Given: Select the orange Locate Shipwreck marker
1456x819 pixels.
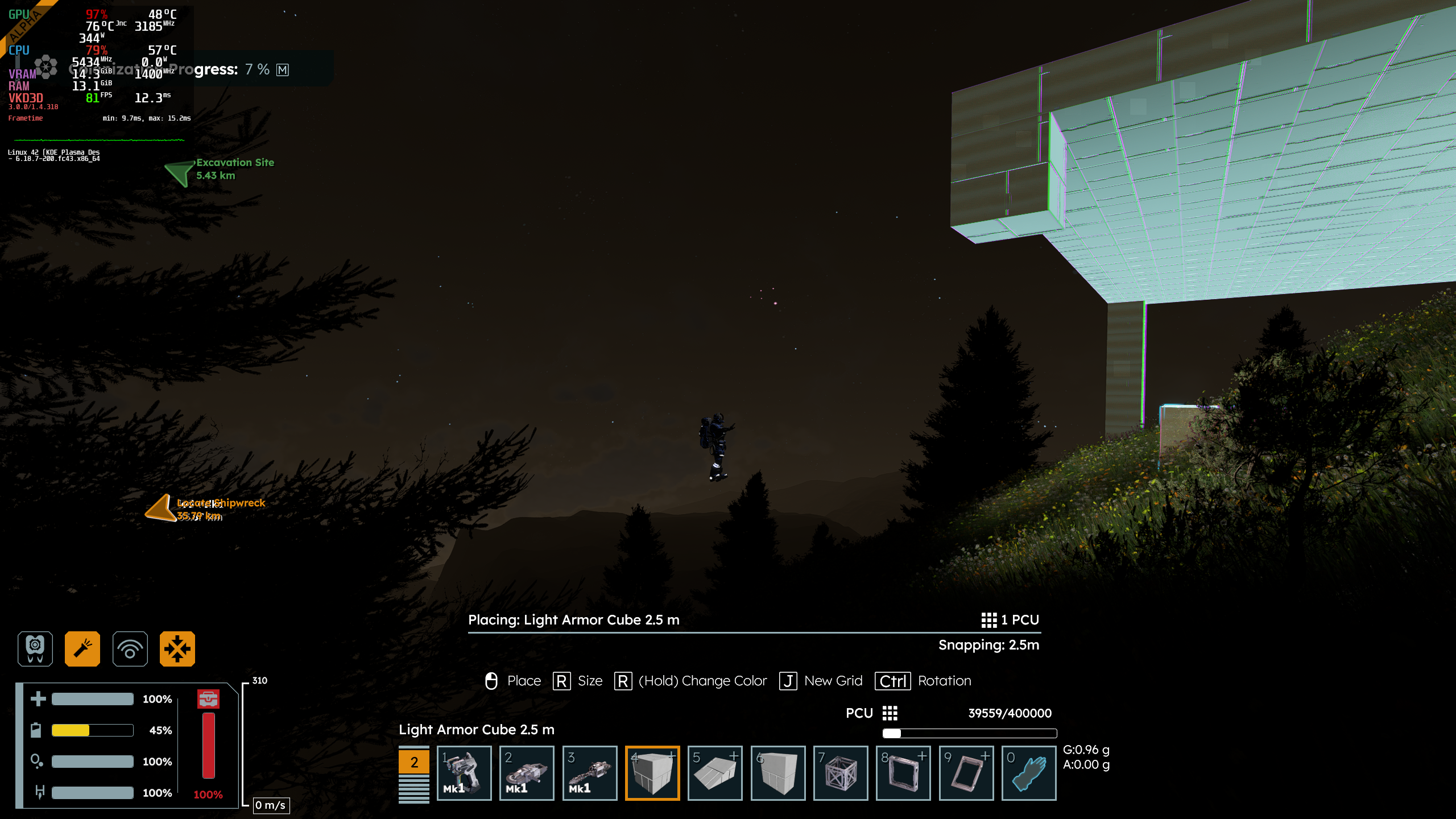Looking at the screenshot, I should pos(160,508).
